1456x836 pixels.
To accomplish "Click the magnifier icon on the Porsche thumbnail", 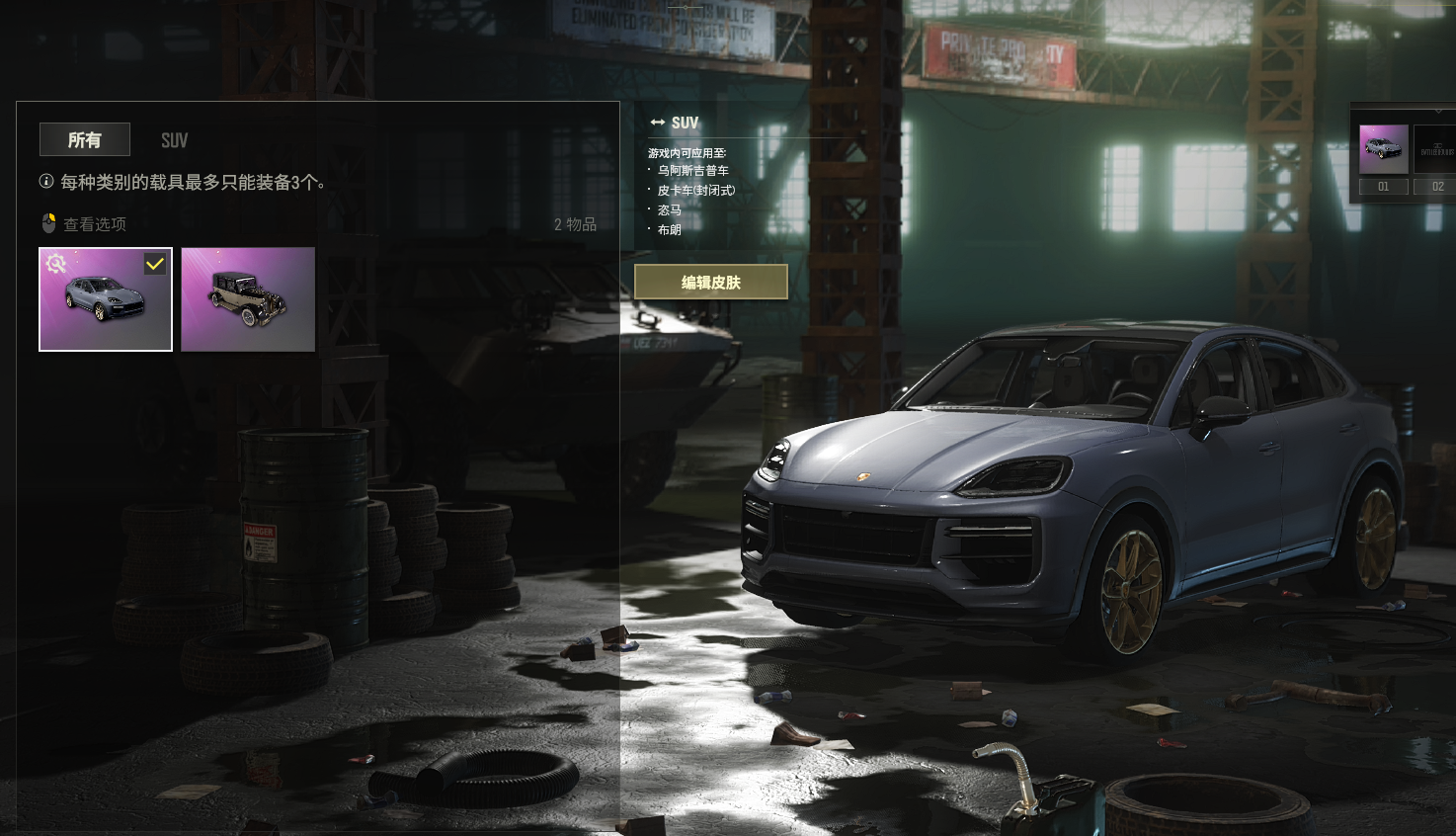I will [x=56, y=263].
